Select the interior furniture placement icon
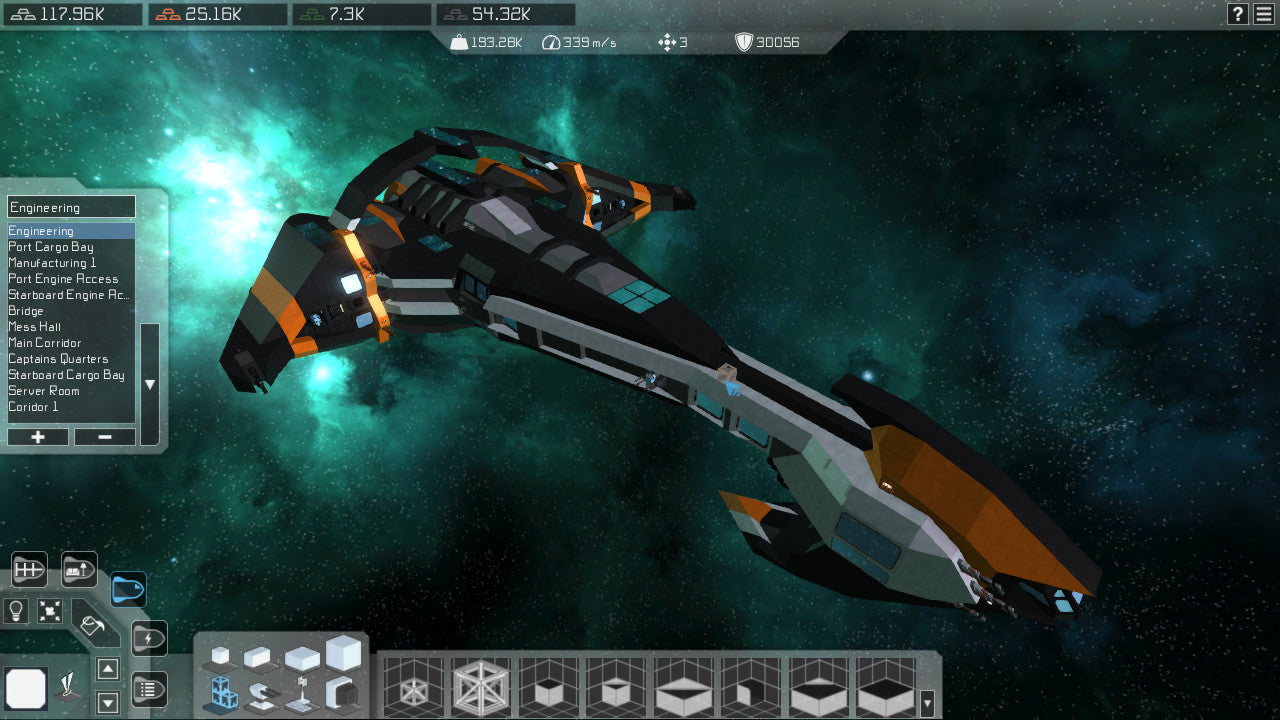Image resolution: width=1280 pixels, height=720 pixels. click(79, 568)
